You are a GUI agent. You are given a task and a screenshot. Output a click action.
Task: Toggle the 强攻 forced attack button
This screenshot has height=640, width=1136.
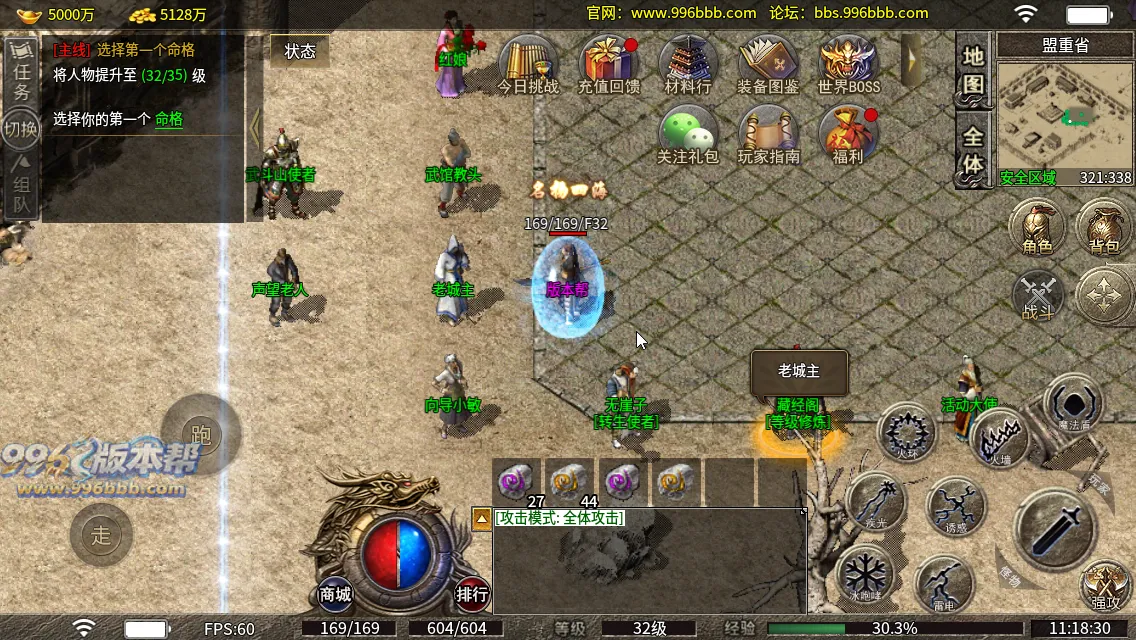click(1106, 585)
